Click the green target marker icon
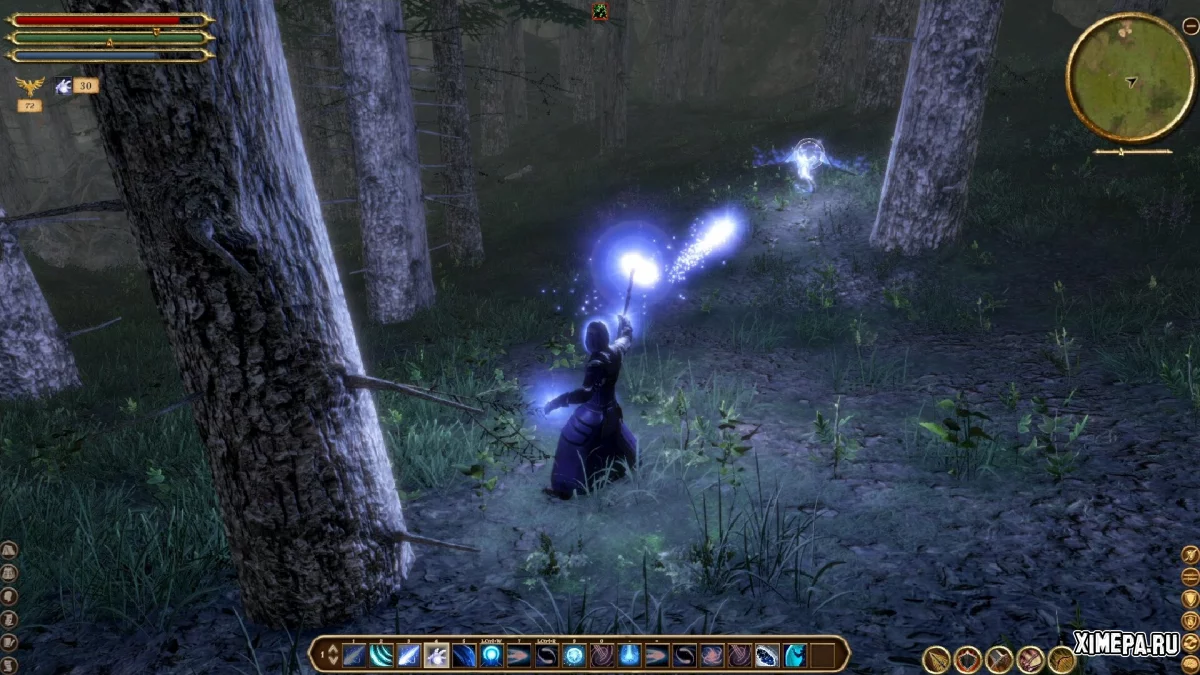The width and height of the screenshot is (1200, 675). (599, 11)
